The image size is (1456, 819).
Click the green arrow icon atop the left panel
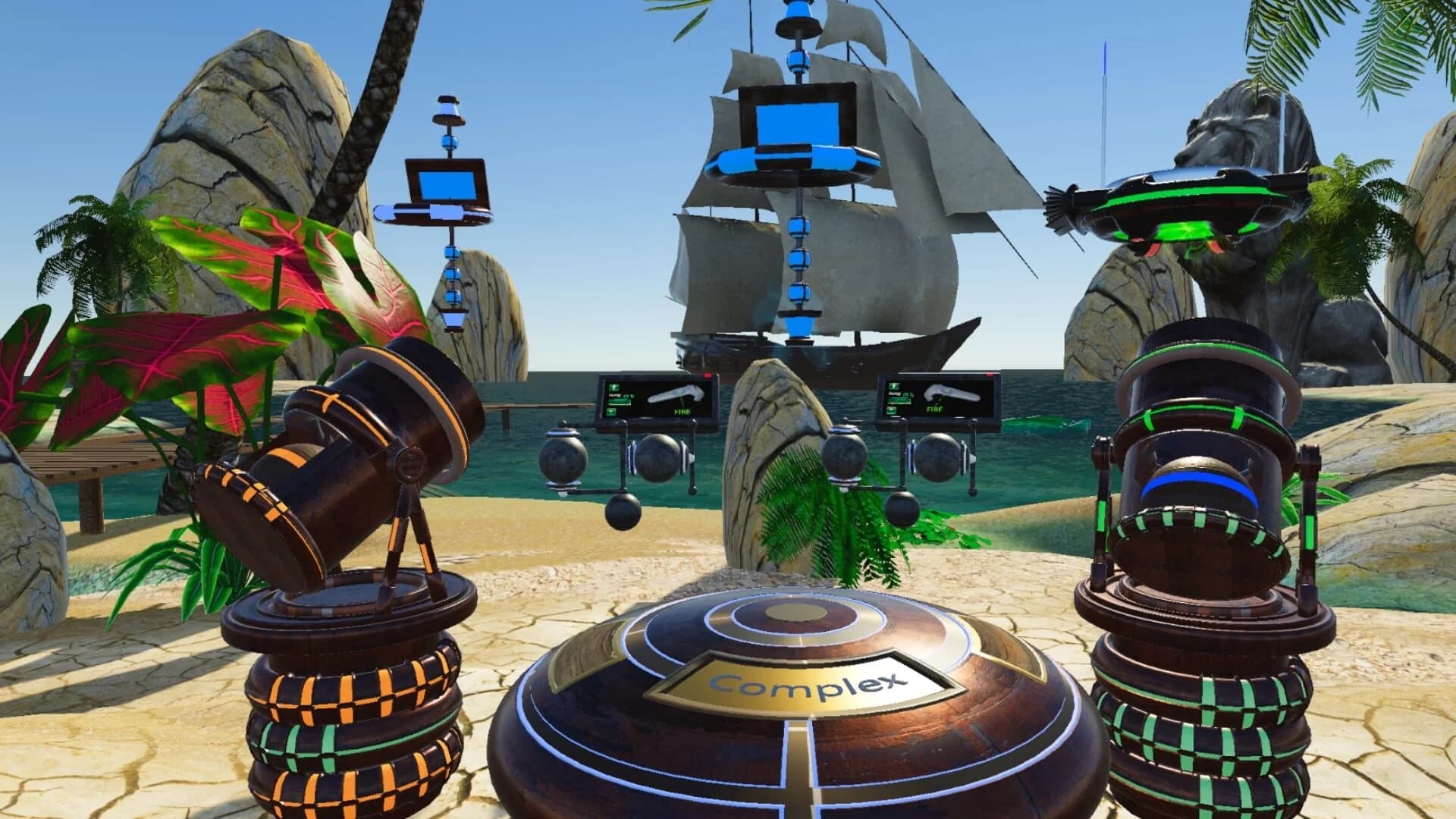tap(614, 387)
